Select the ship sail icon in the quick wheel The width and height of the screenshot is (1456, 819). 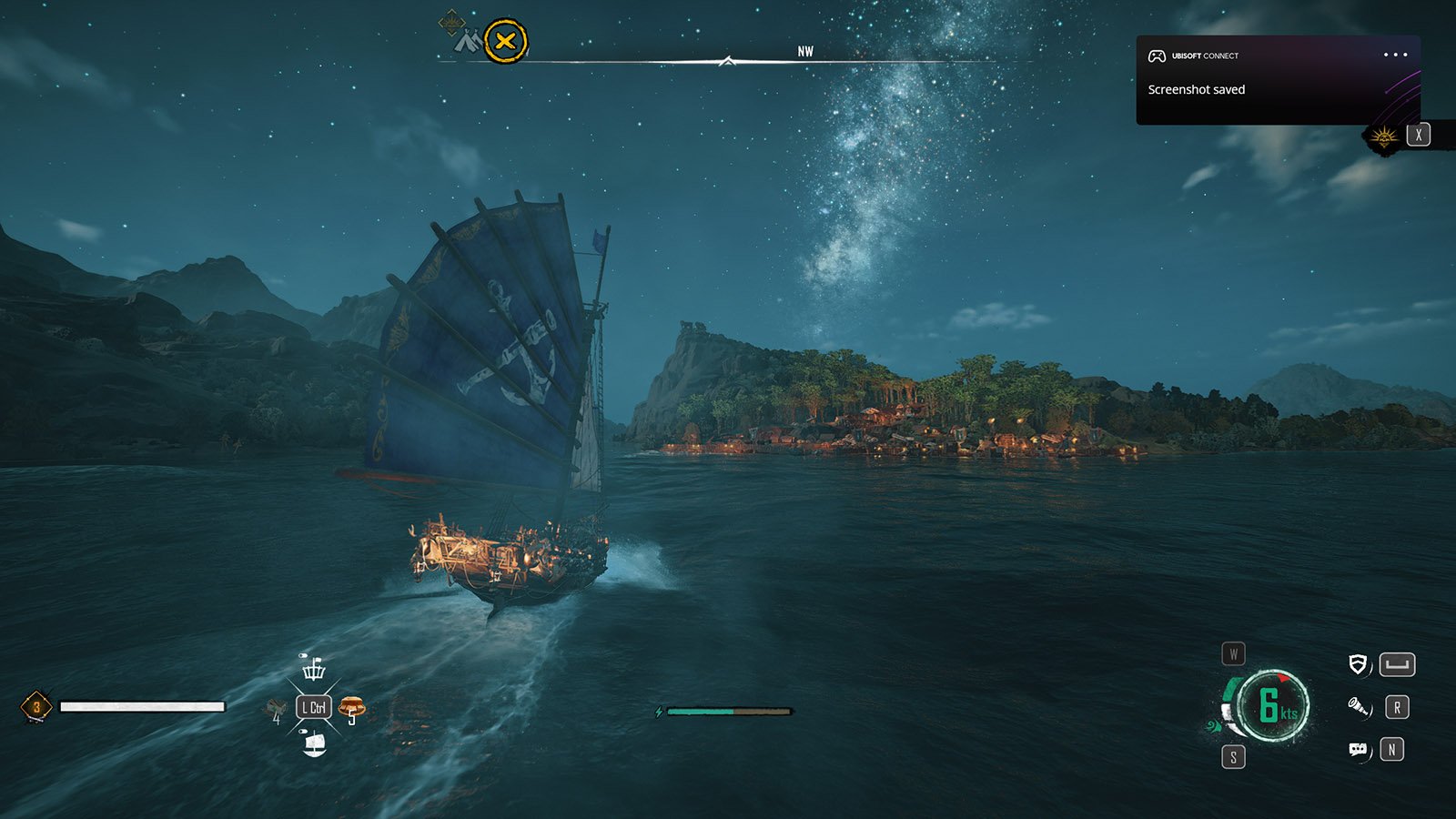click(314, 744)
